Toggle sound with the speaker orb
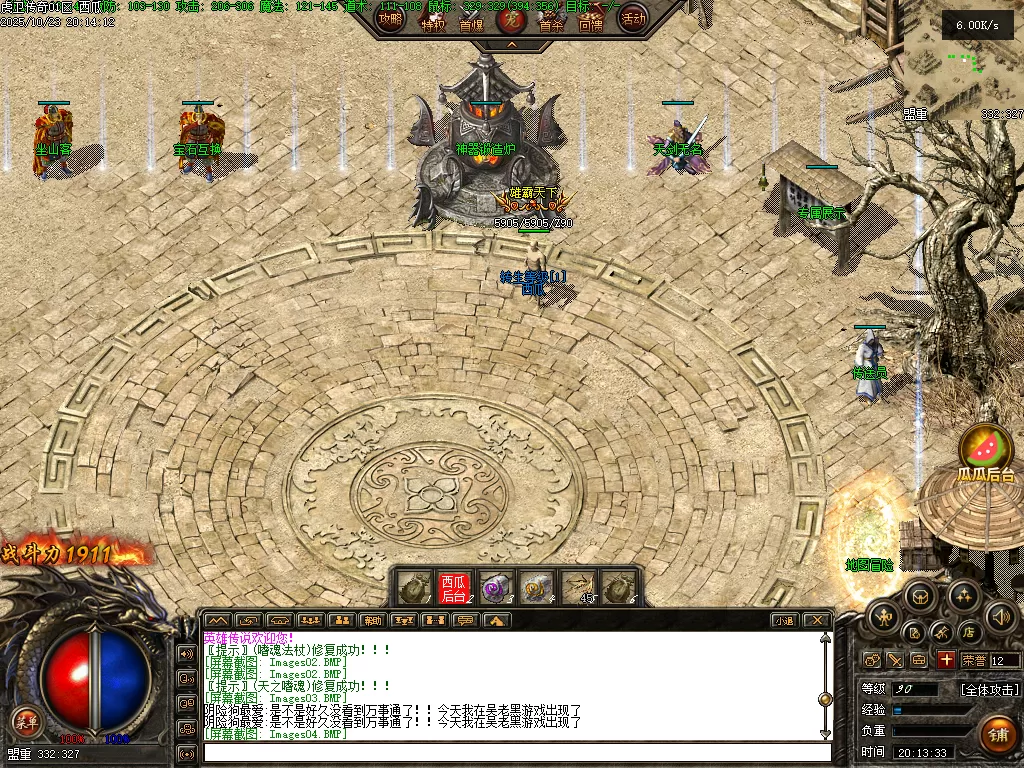The height and width of the screenshot is (768, 1024). pyautogui.click(x=999, y=617)
